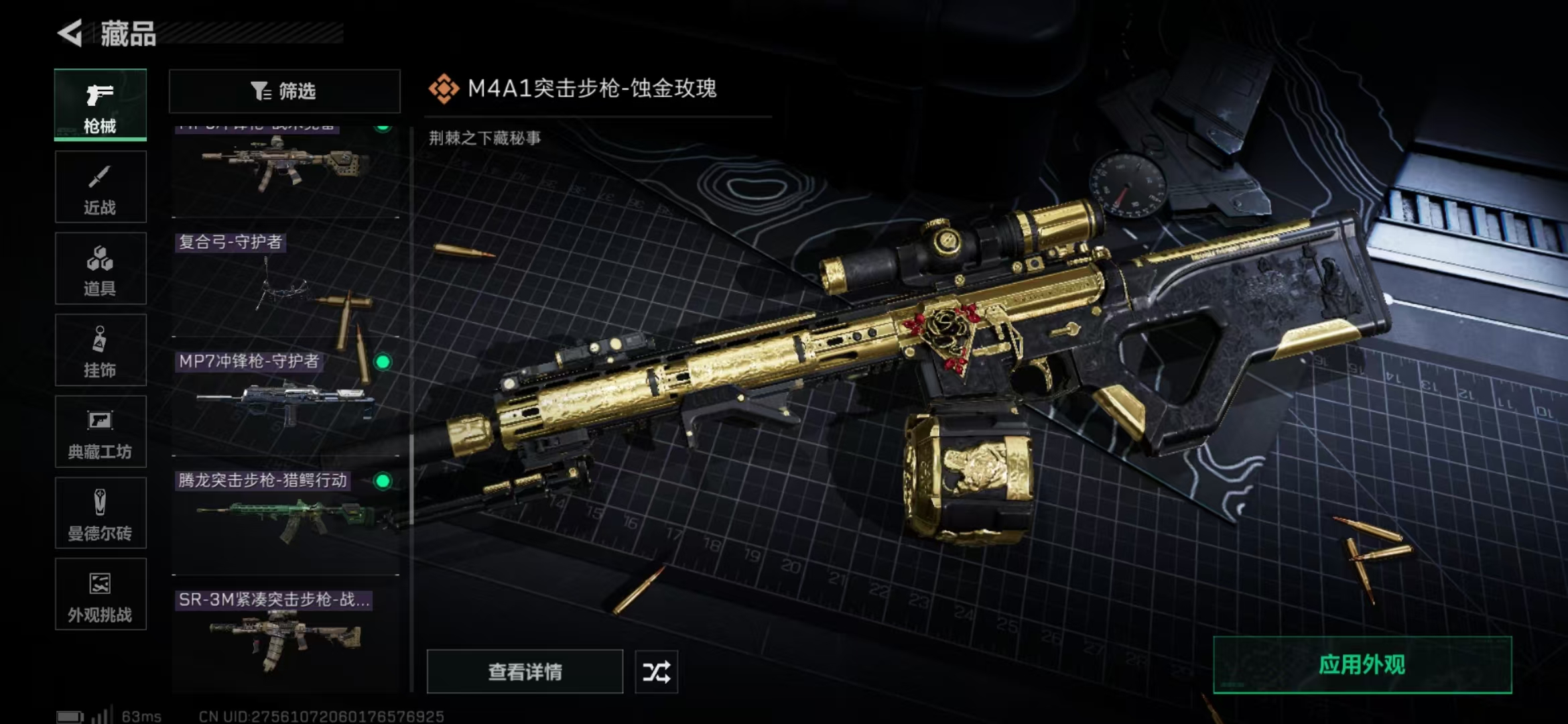
Task: Apply the skin with 应用外观
Action: point(1362,665)
